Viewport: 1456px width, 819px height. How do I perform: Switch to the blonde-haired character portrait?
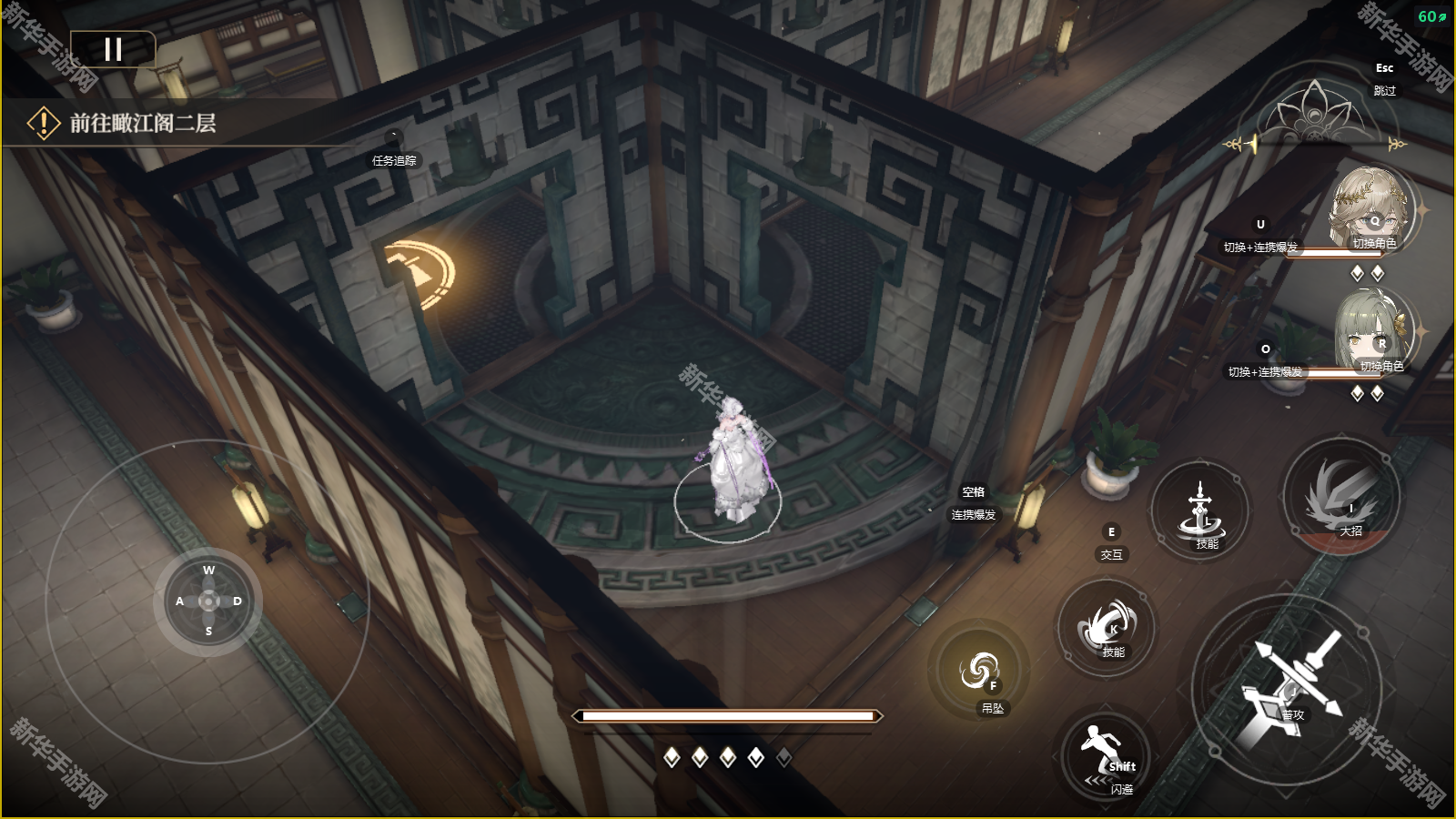pyautogui.click(x=1370, y=209)
